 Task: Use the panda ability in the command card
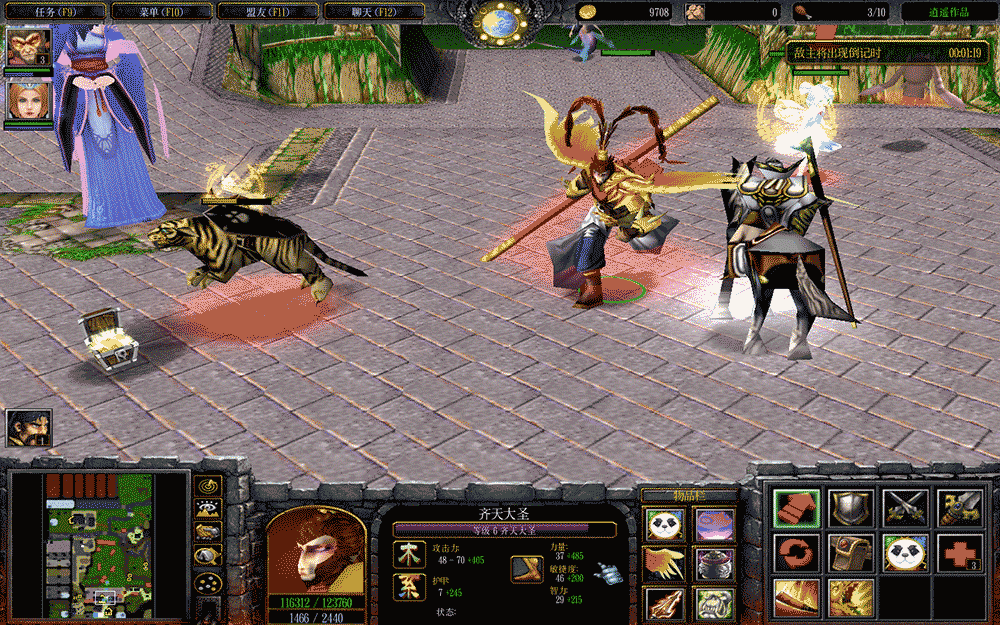(x=905, y=552)
